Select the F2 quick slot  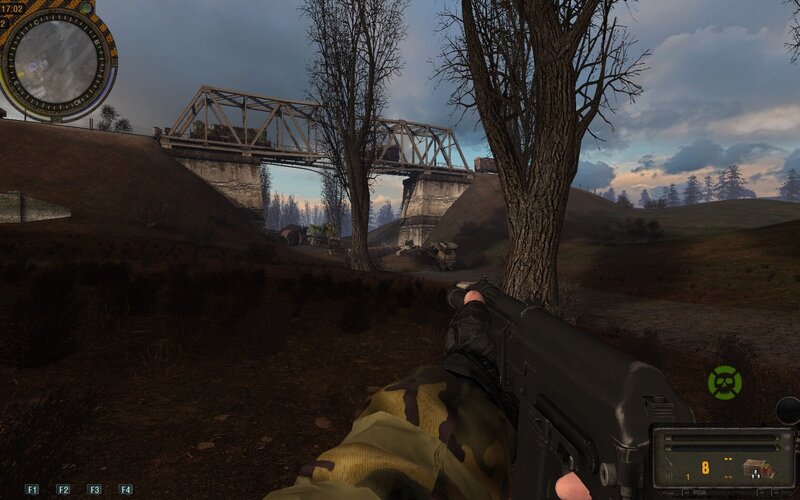(63, 489)
